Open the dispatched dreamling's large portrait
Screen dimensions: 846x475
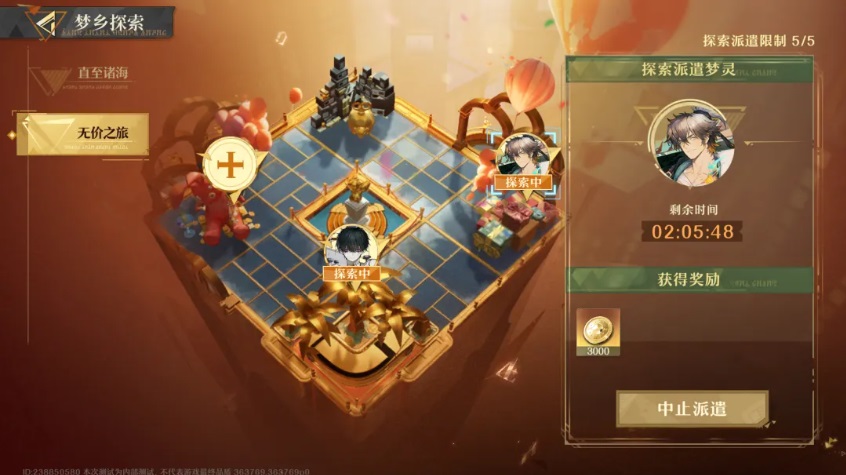click(691, 142)
